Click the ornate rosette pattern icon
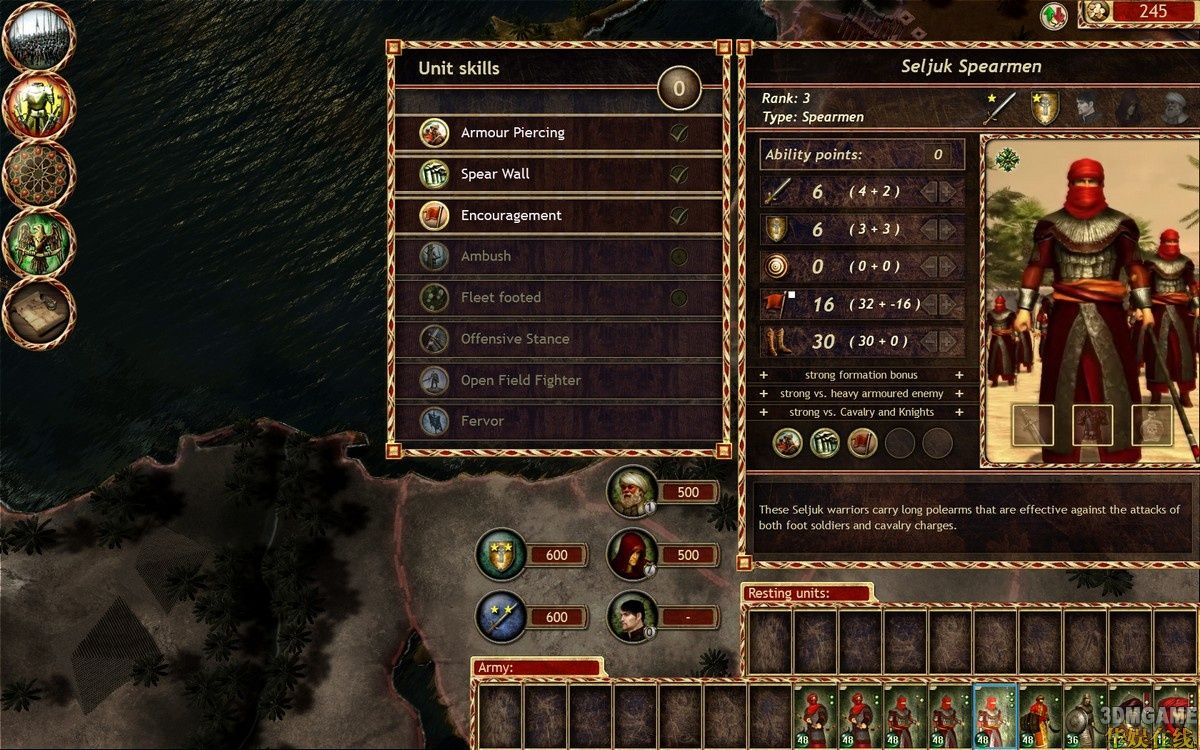1200x750 pixels. click(40, 174)
